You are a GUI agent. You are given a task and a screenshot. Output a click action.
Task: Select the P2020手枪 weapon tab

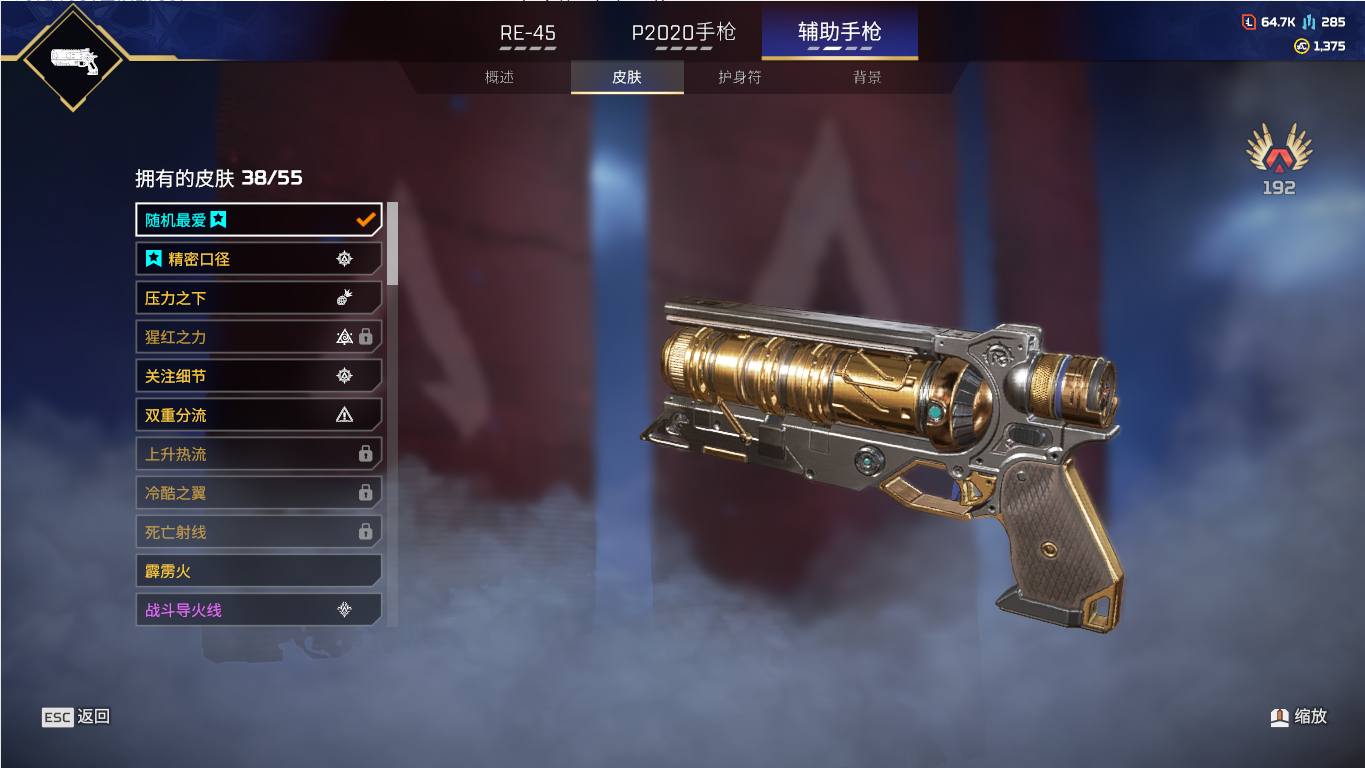pos(683,33)
